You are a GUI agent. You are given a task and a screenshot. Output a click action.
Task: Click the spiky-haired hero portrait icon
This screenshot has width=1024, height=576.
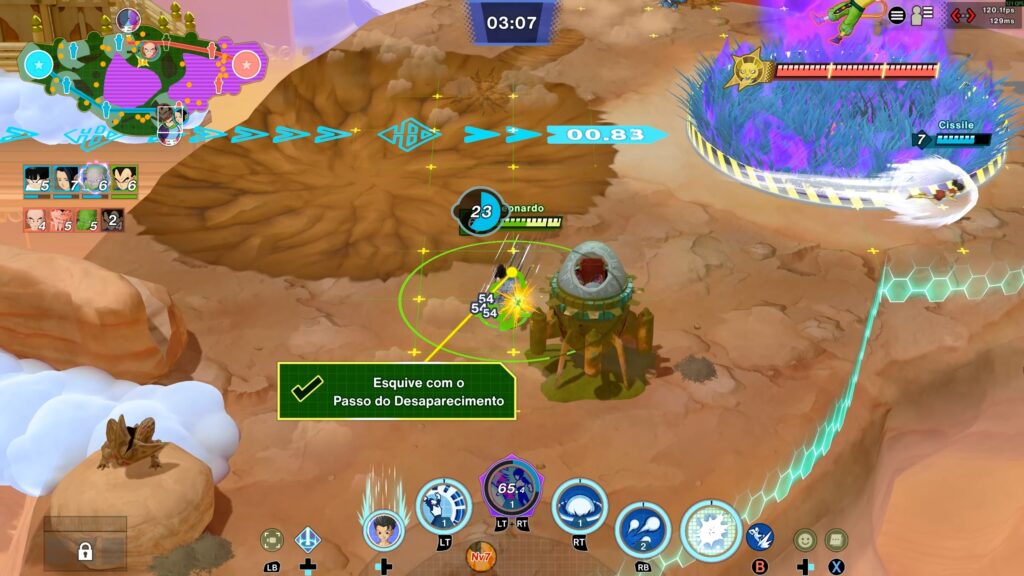[383, 529]
